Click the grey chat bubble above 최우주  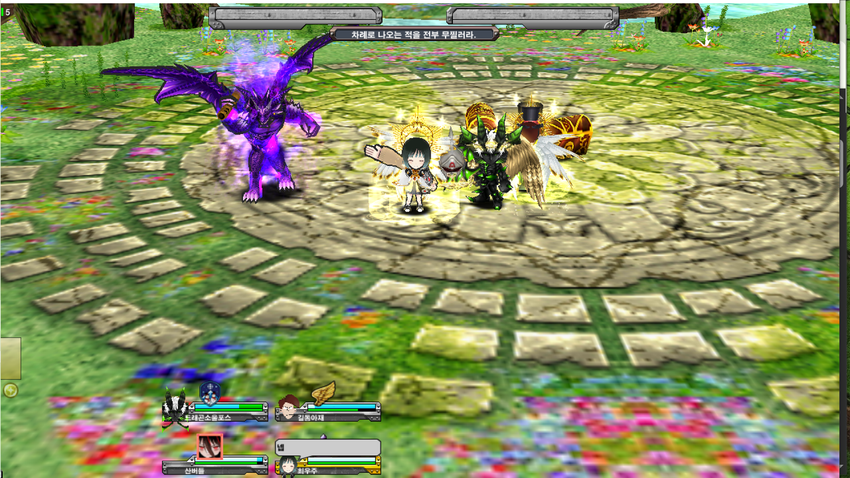click(x=328, y=447)
